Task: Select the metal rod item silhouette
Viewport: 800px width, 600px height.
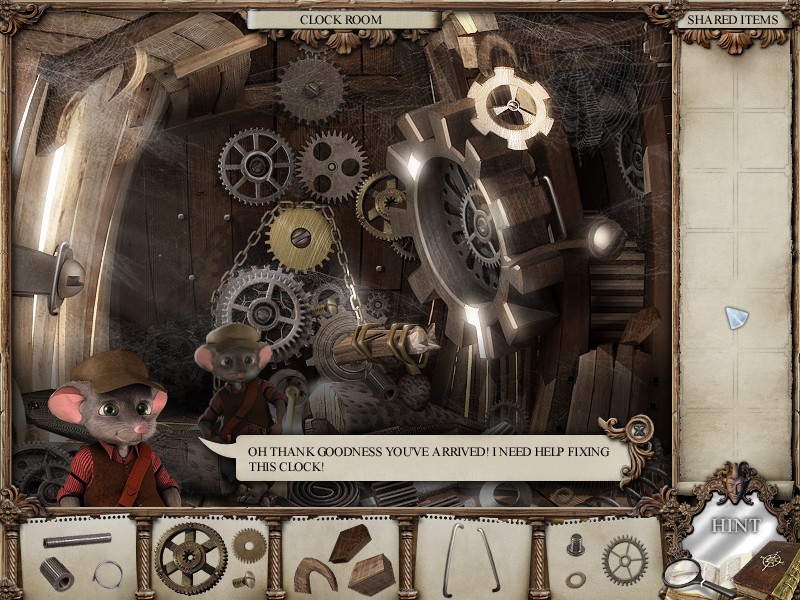Action: pyautogui.click(x=77, y=540)
